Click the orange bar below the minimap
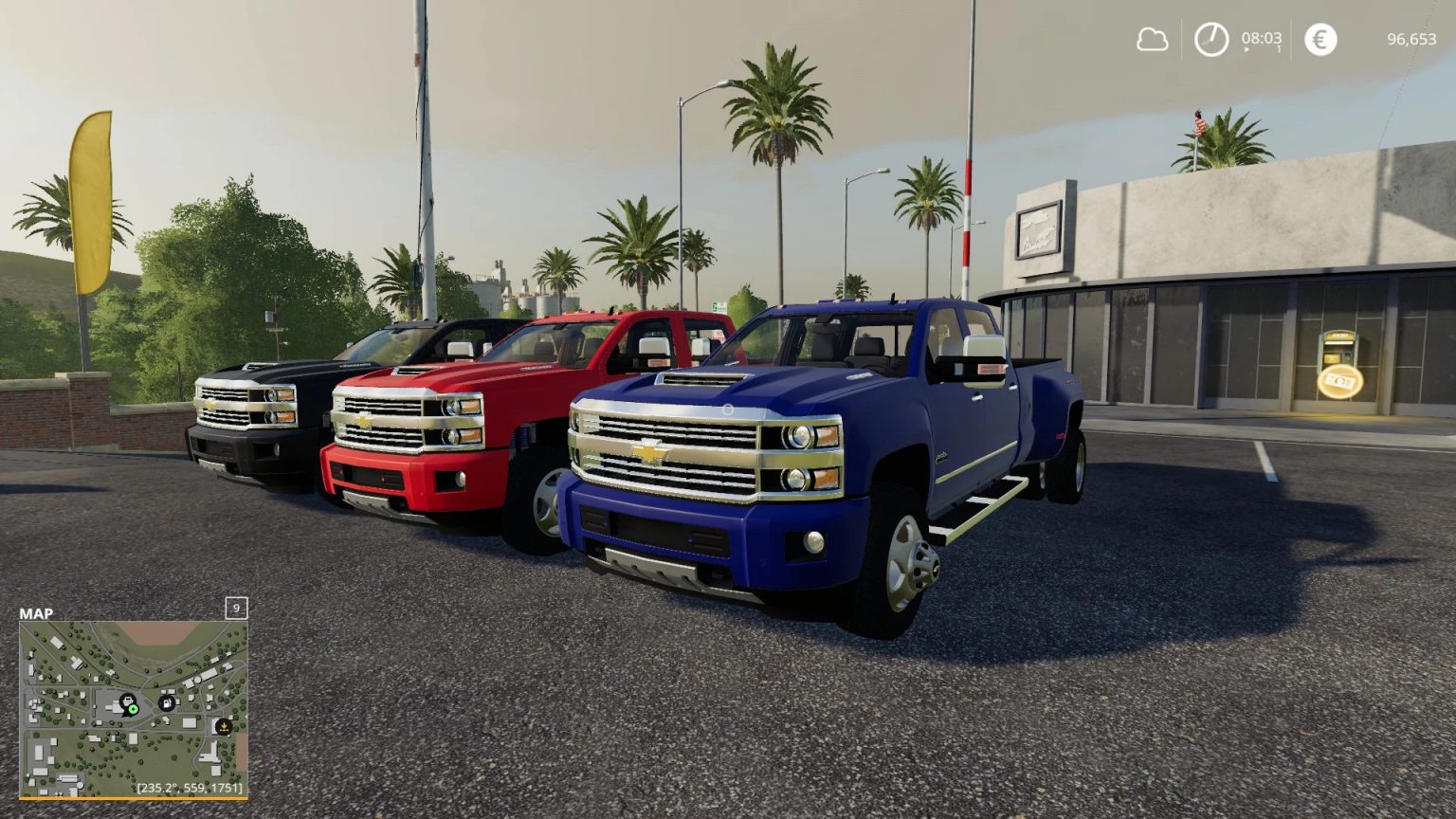This screenshot has height=819, width=1456. pyautogui.click(x=133, y=797)
